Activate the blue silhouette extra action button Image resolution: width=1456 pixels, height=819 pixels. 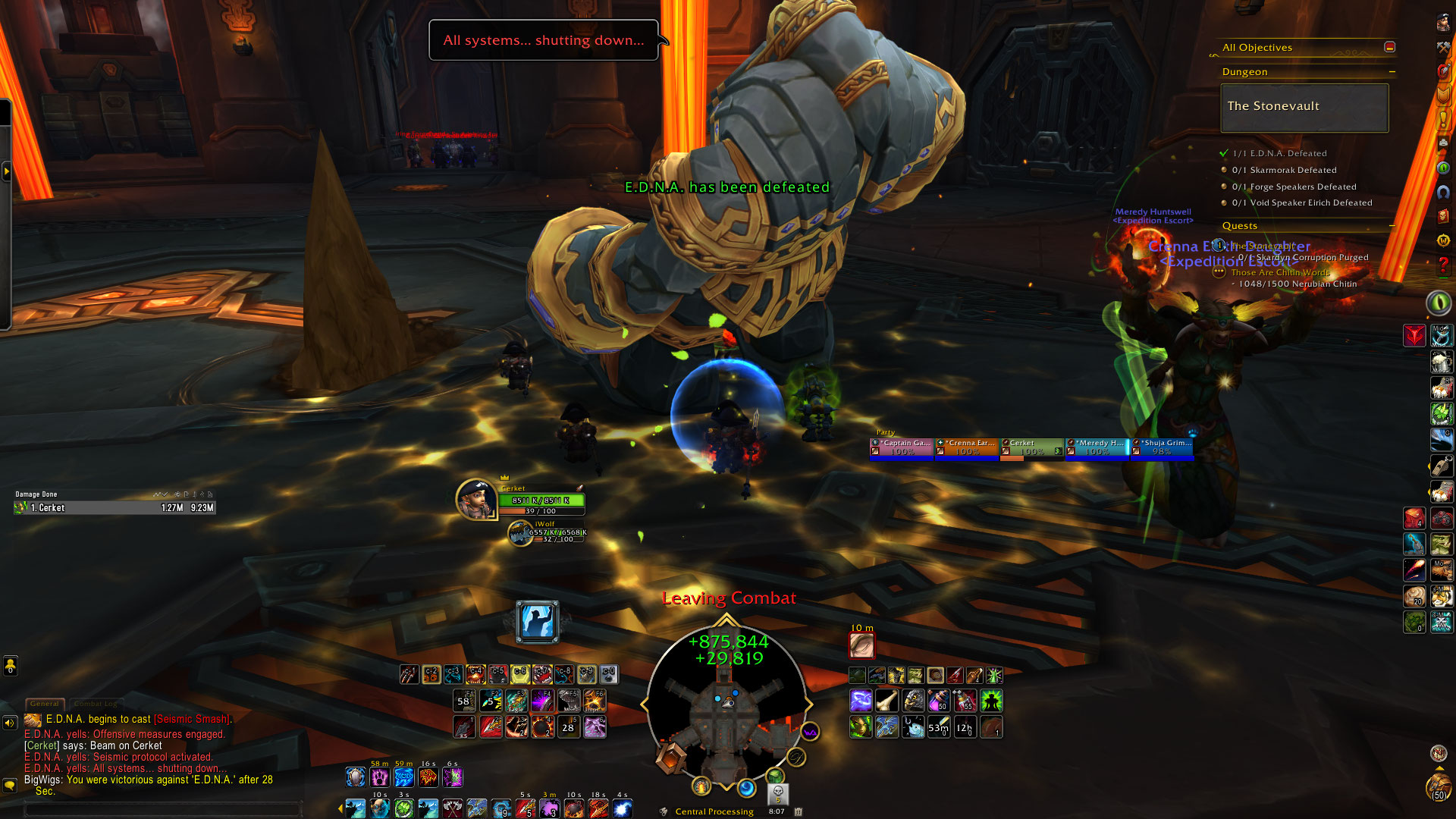pos(537,622)
